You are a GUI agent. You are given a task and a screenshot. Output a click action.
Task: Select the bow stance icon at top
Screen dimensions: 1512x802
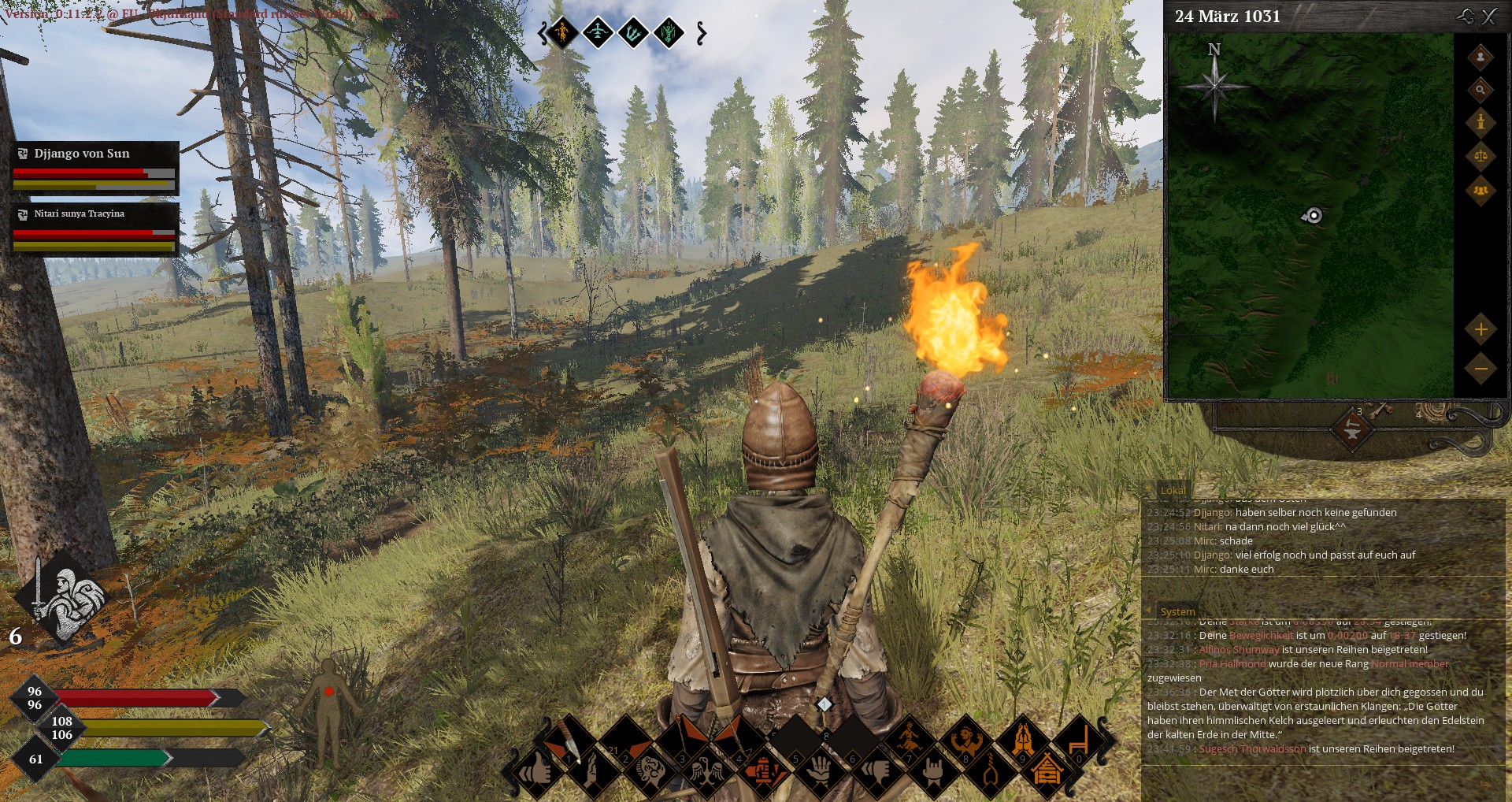point(598,33)
